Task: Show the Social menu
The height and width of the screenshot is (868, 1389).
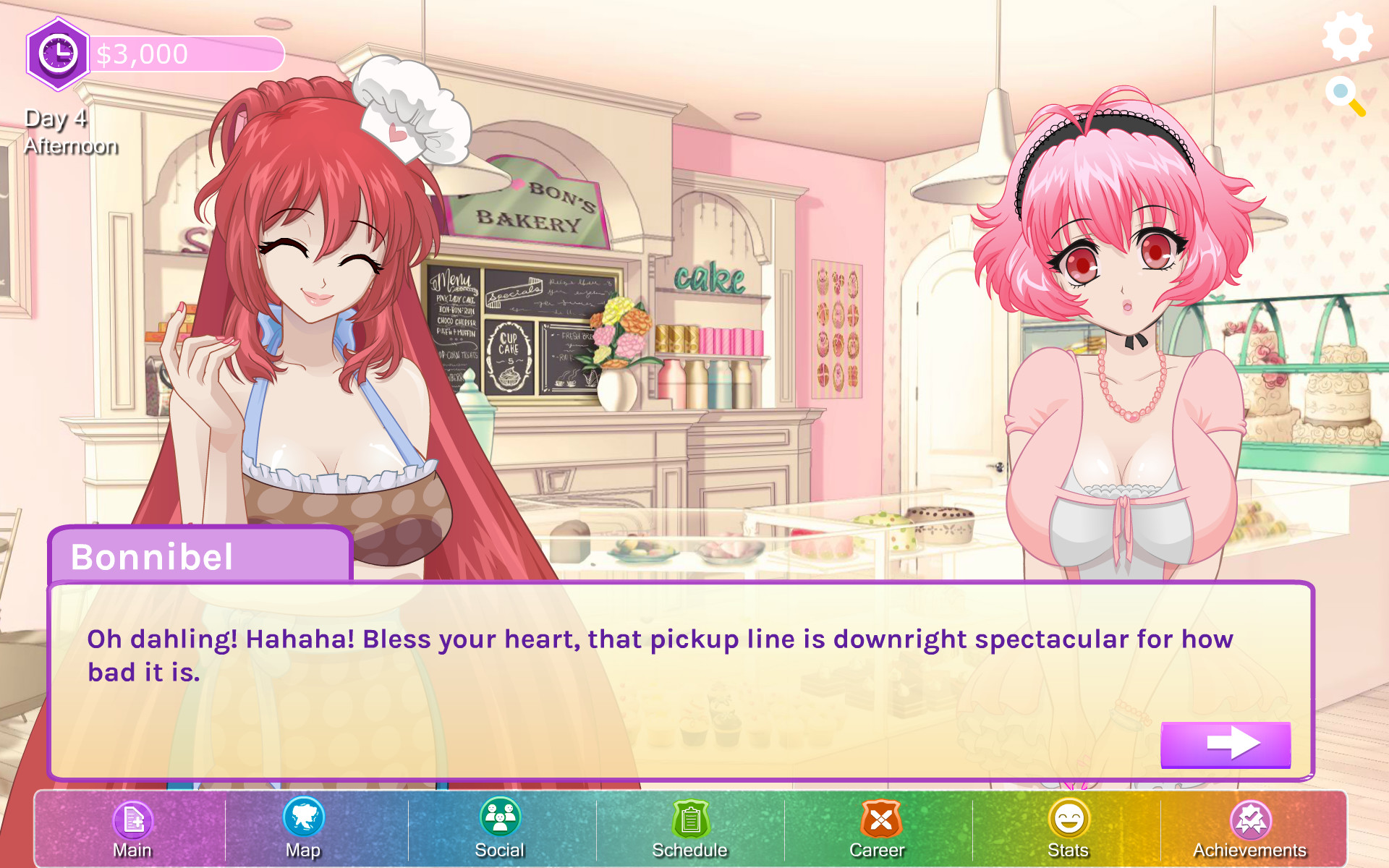Action: tap(500, 828)
